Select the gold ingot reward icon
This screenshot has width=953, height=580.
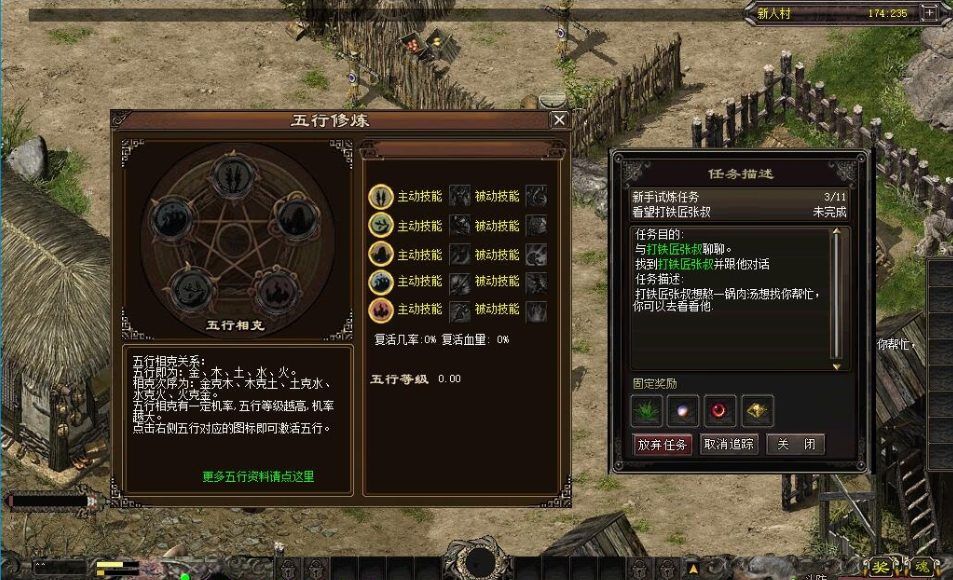[757, 408]
